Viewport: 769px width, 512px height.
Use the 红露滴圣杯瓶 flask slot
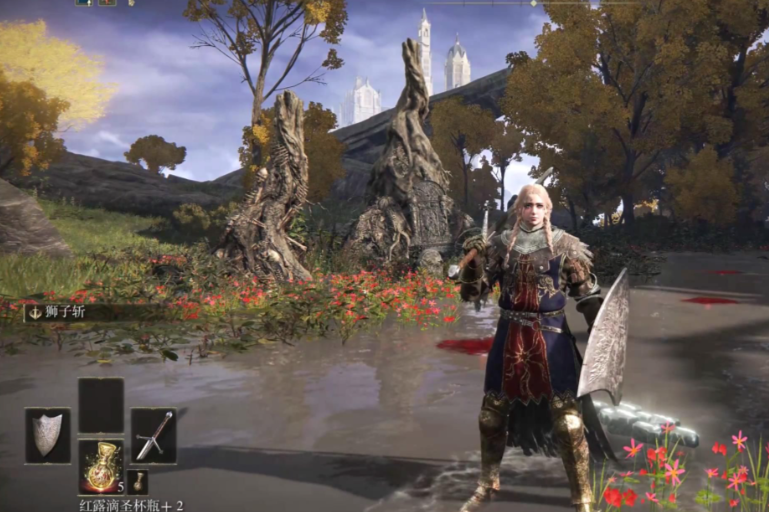point(100,466)
